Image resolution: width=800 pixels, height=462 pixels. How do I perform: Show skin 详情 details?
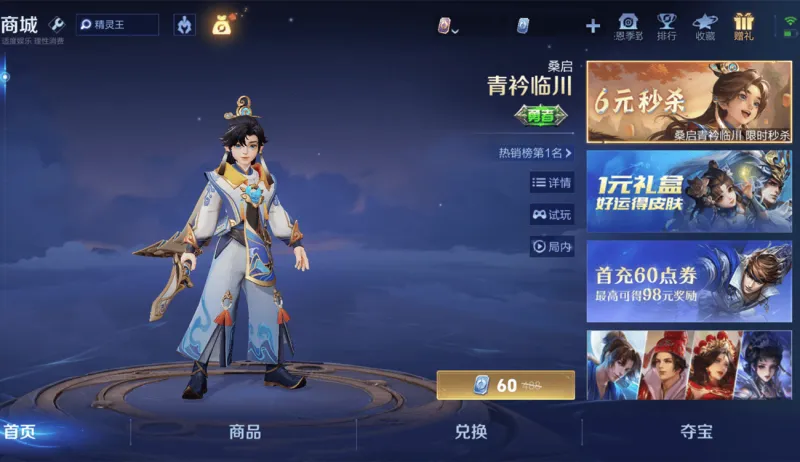point(552,183)
